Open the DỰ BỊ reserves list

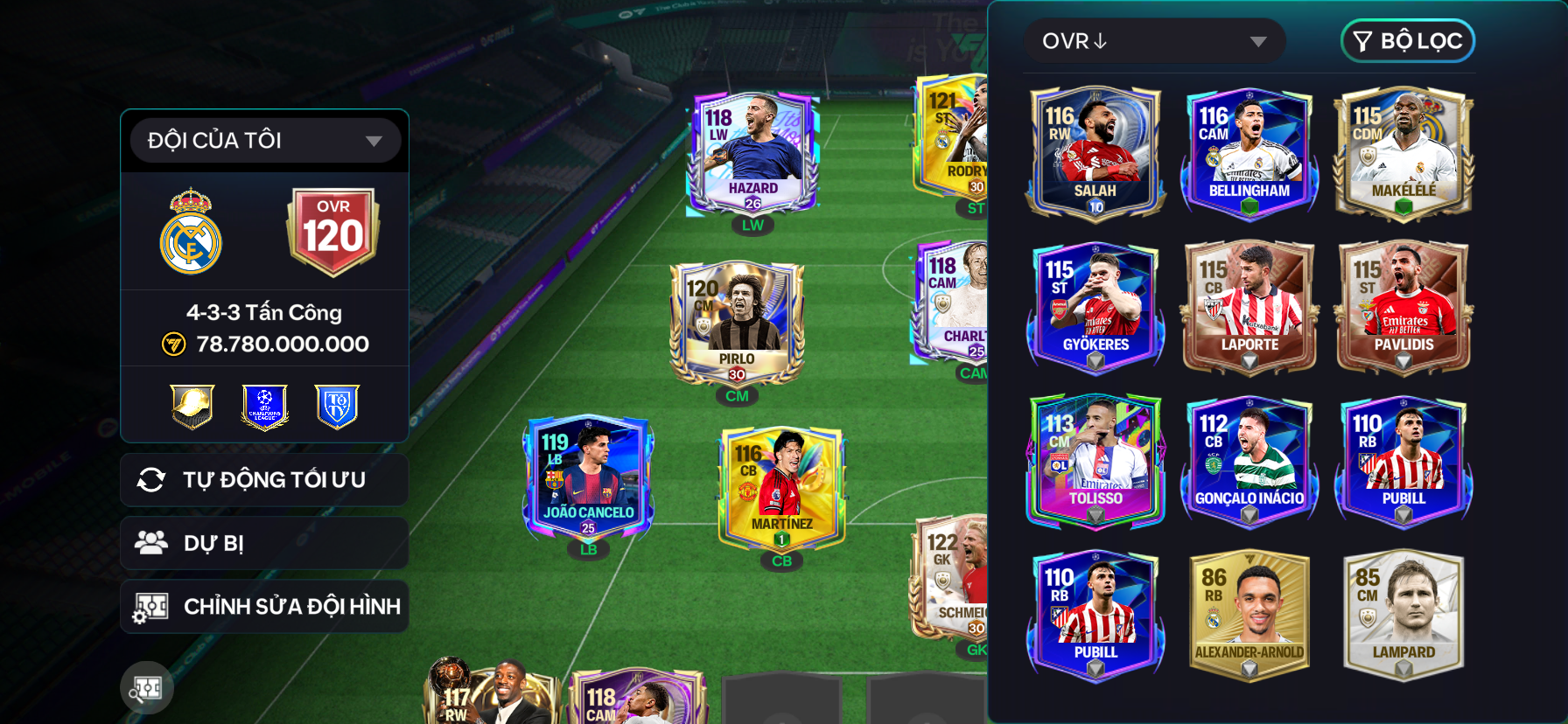264,543
